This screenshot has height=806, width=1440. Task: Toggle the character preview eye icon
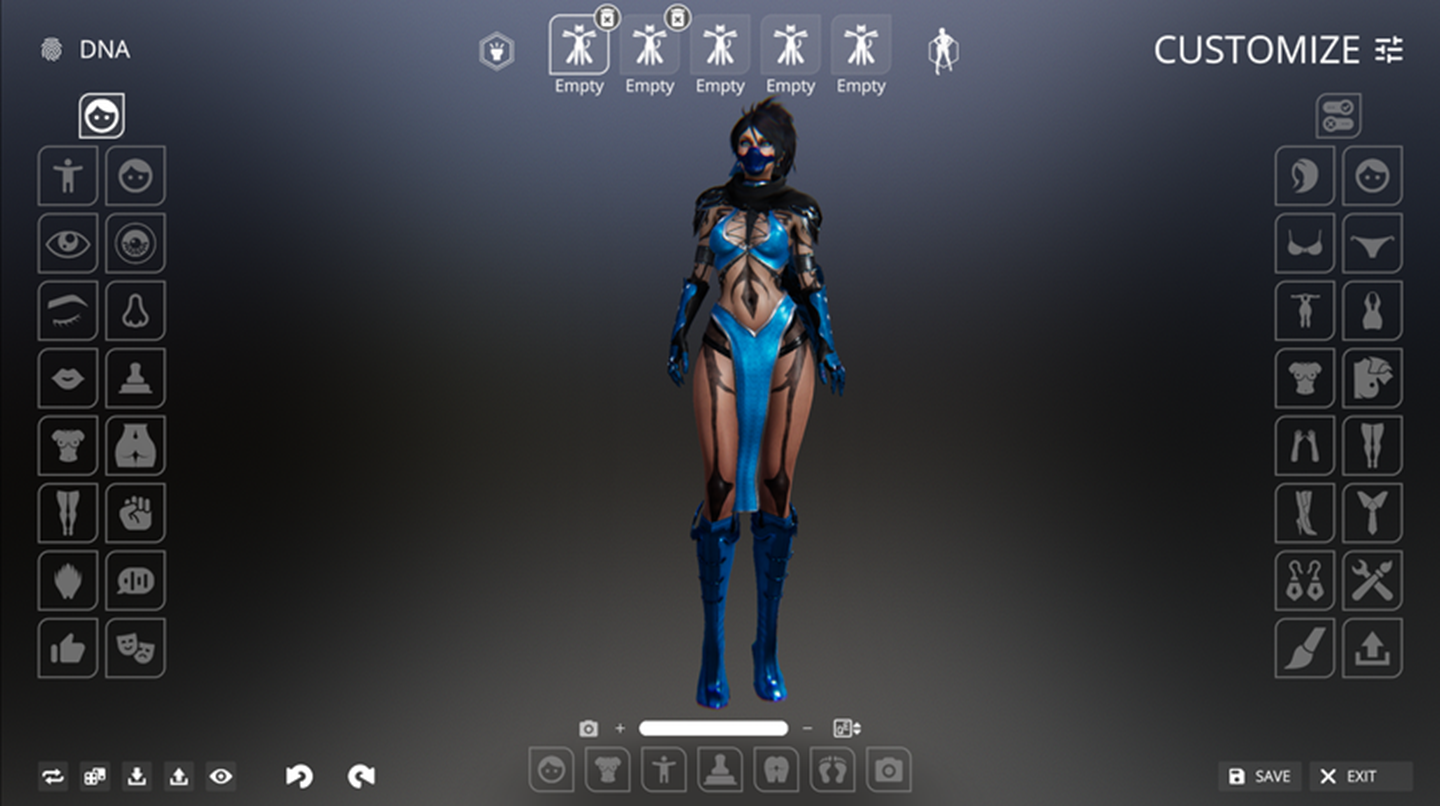tap(221, 776)
